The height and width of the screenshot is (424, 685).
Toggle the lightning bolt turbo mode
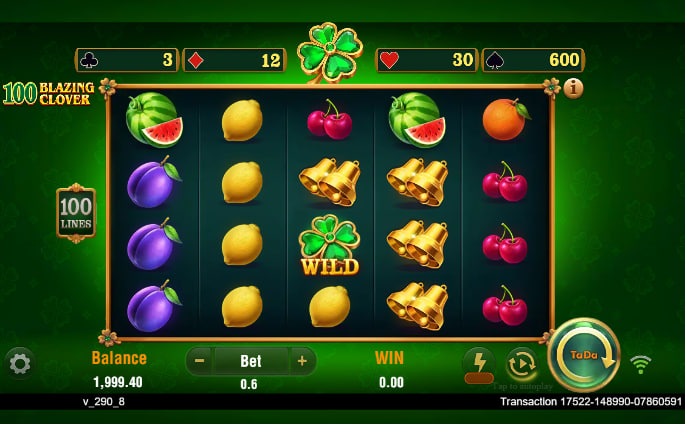point(479,363)
